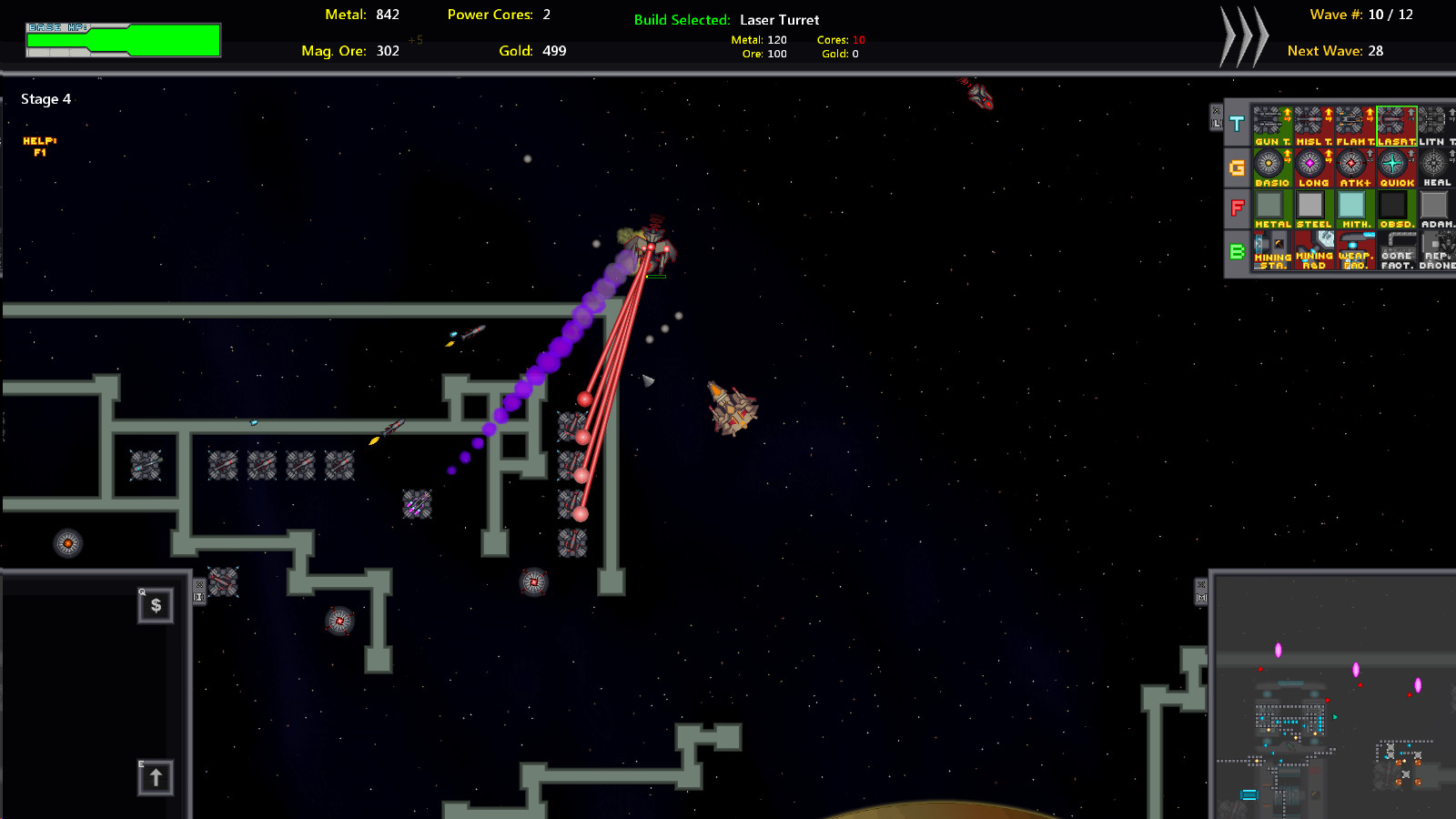The width and height of the screenshot is (1456, 819).
Task: Expand the B buildings category row
Action: click(1237, 250)
